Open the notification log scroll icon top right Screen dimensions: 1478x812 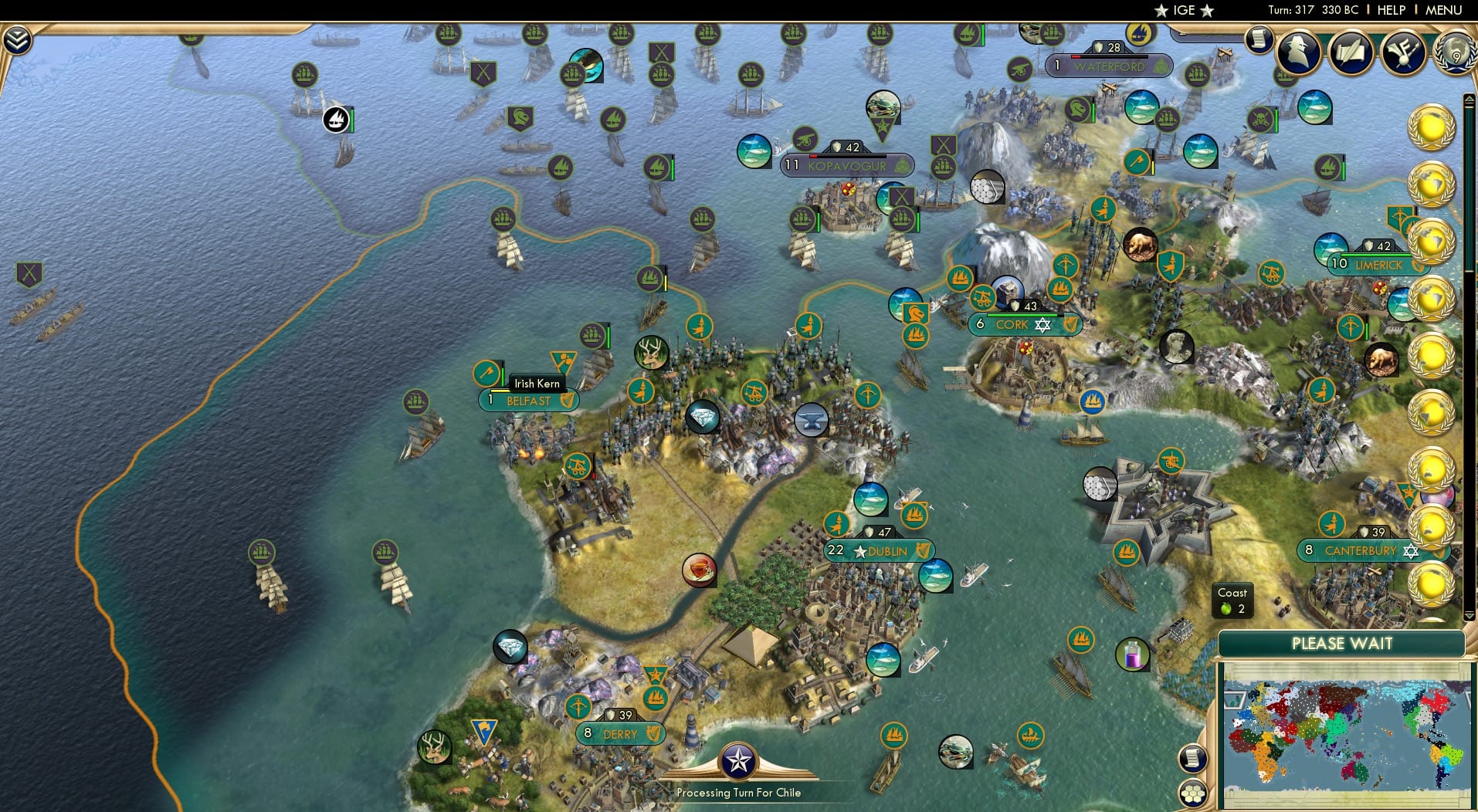click(1259, 40)
